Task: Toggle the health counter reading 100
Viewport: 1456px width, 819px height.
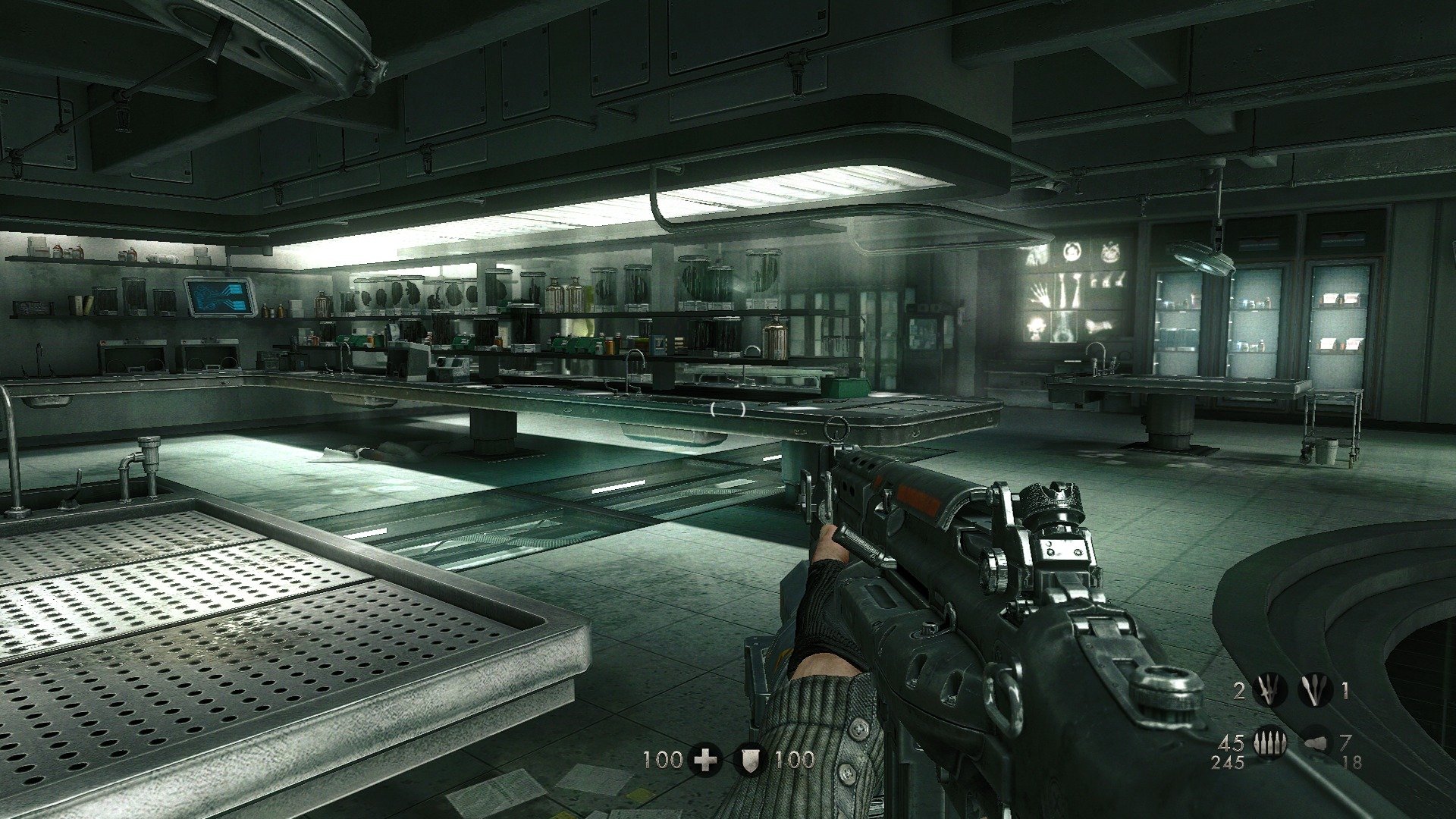Action: point(663,757)
